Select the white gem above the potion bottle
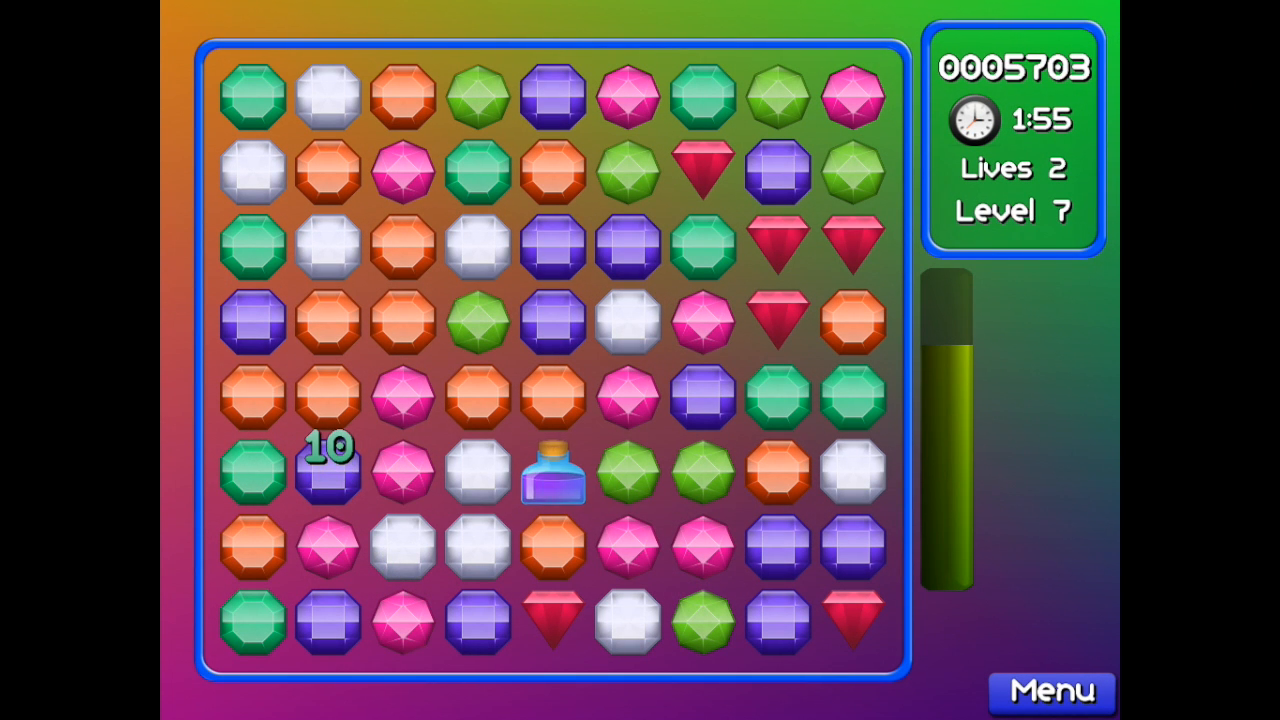This screenshot has width=1280, height=720. 477,471
